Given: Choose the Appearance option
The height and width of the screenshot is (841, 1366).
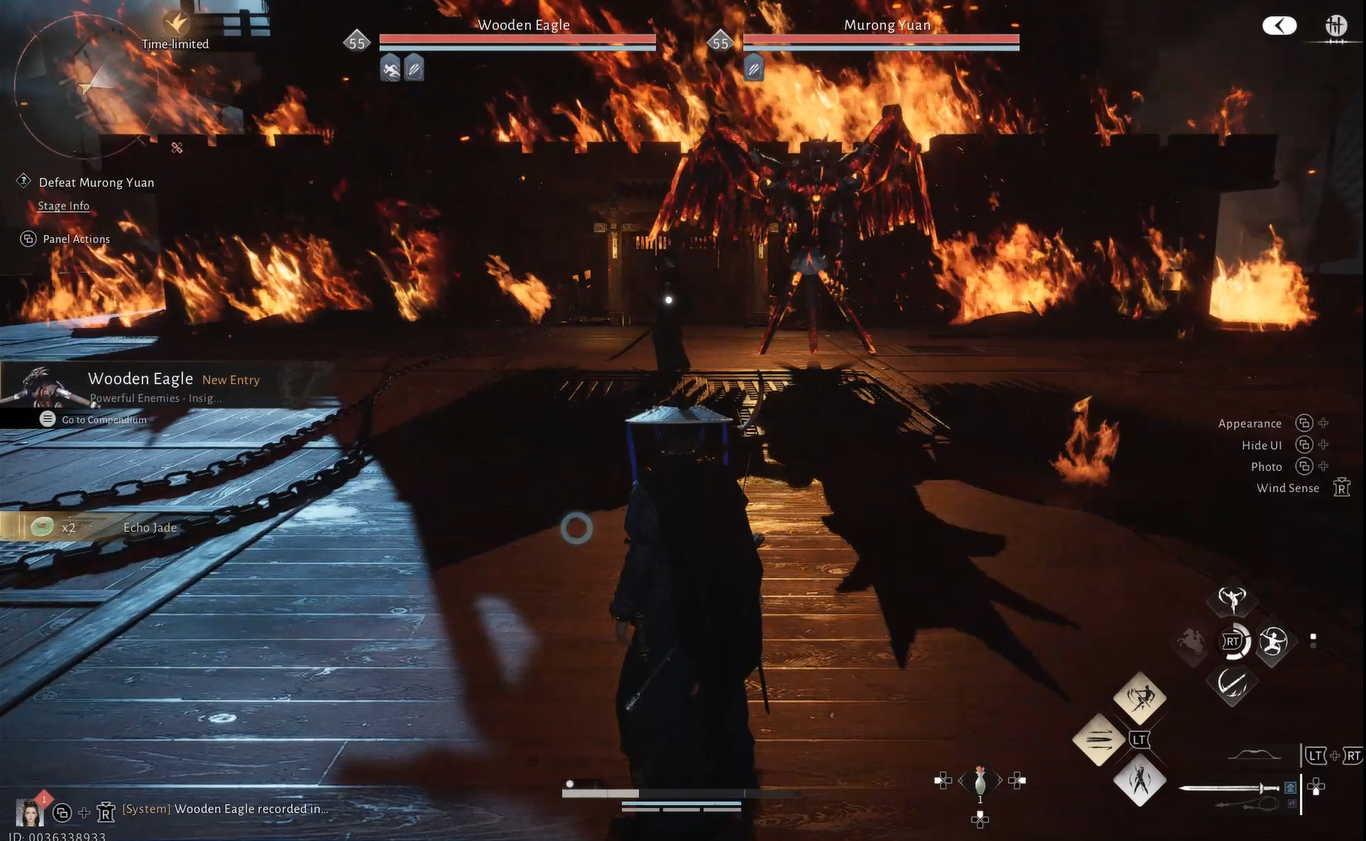Looking at the screenshot, I should (1250, 423).
